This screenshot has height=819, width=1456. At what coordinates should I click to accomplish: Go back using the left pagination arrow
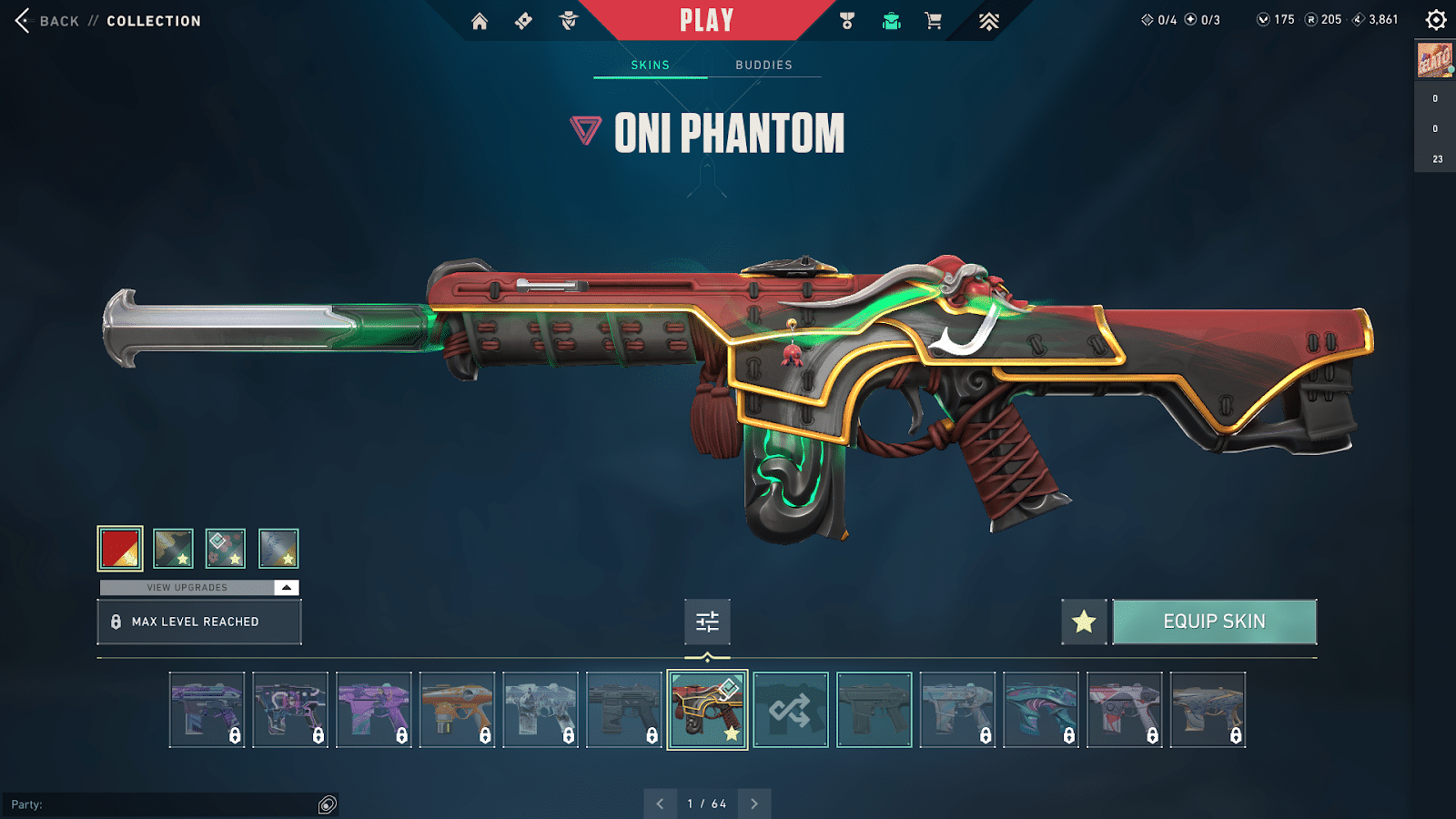coord(660,804)
